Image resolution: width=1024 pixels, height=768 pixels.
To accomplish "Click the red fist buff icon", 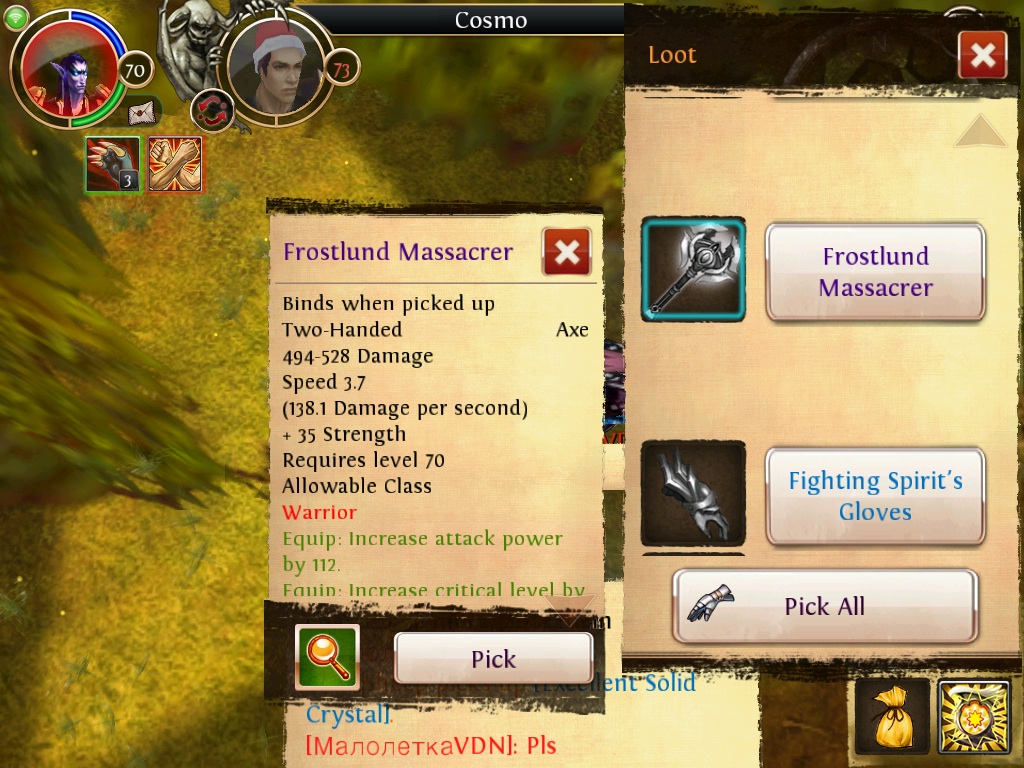I will tap(112, 164).
